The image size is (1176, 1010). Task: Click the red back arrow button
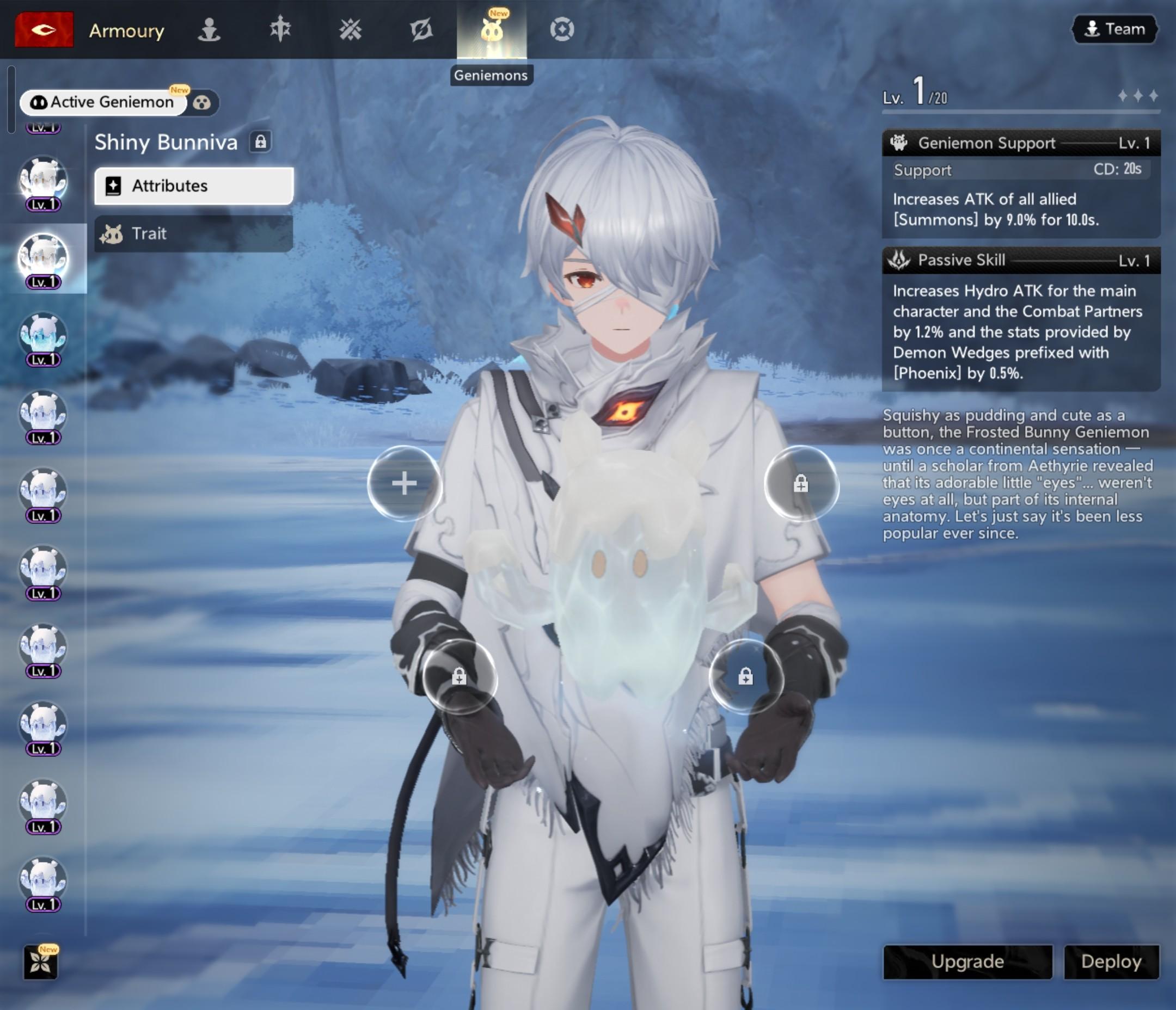tap(44, 29)
